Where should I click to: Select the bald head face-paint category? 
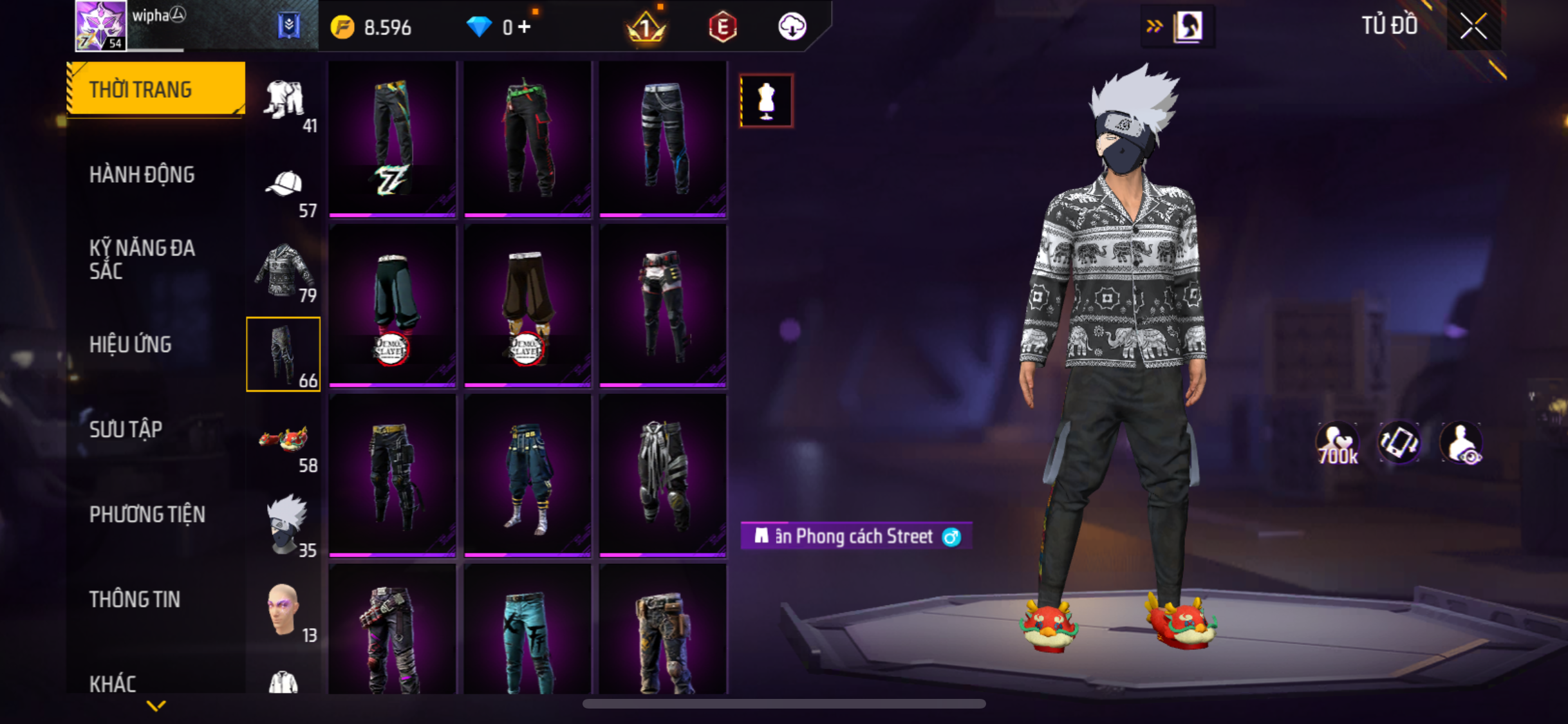284,609
